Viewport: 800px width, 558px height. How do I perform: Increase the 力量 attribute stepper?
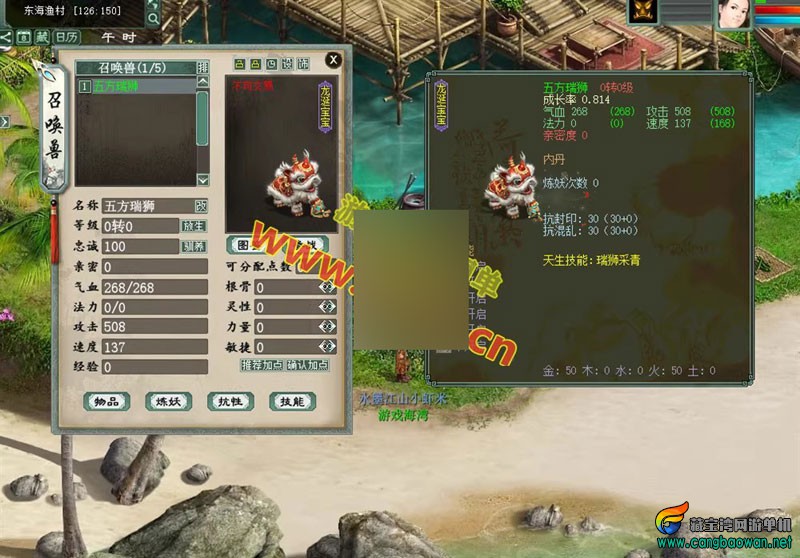click(x=326, y=326)
